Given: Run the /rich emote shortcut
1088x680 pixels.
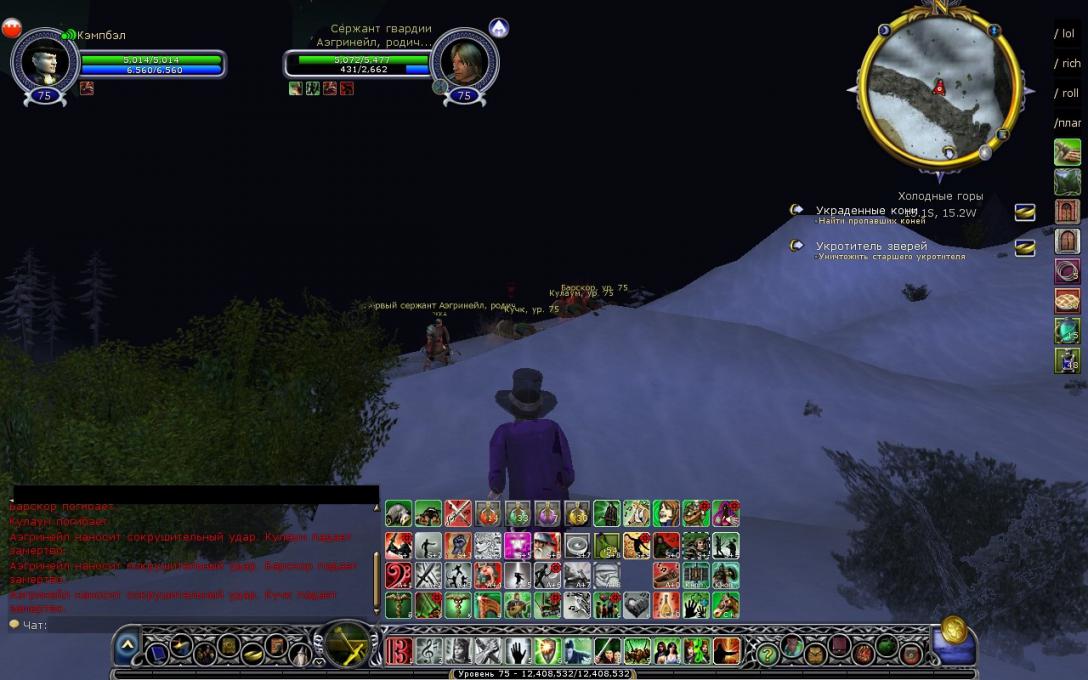Looking at the screenshot, I should 1067,64.
